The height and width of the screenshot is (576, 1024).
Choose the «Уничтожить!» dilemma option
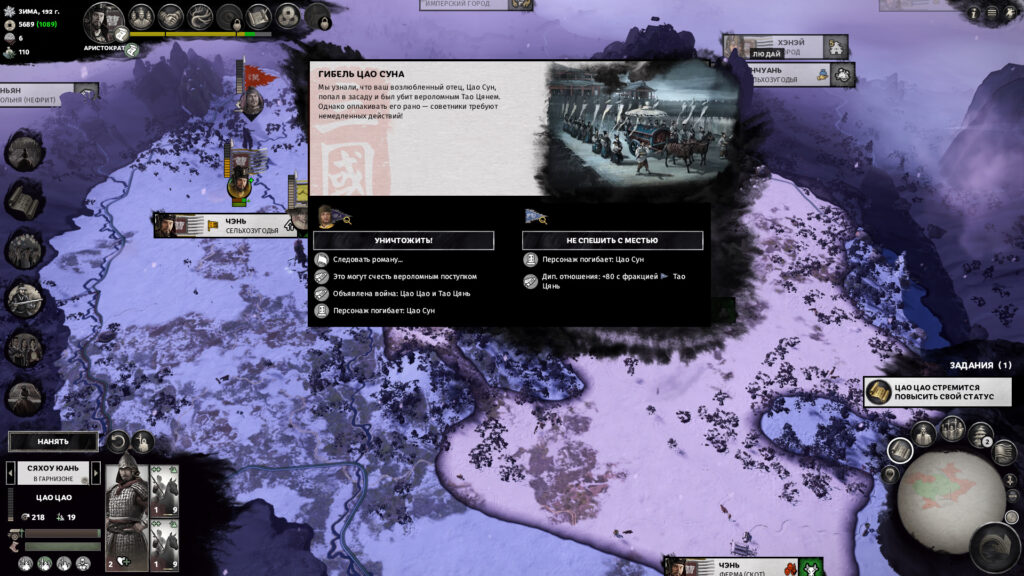pyautogui.click(x=403, y=240)
